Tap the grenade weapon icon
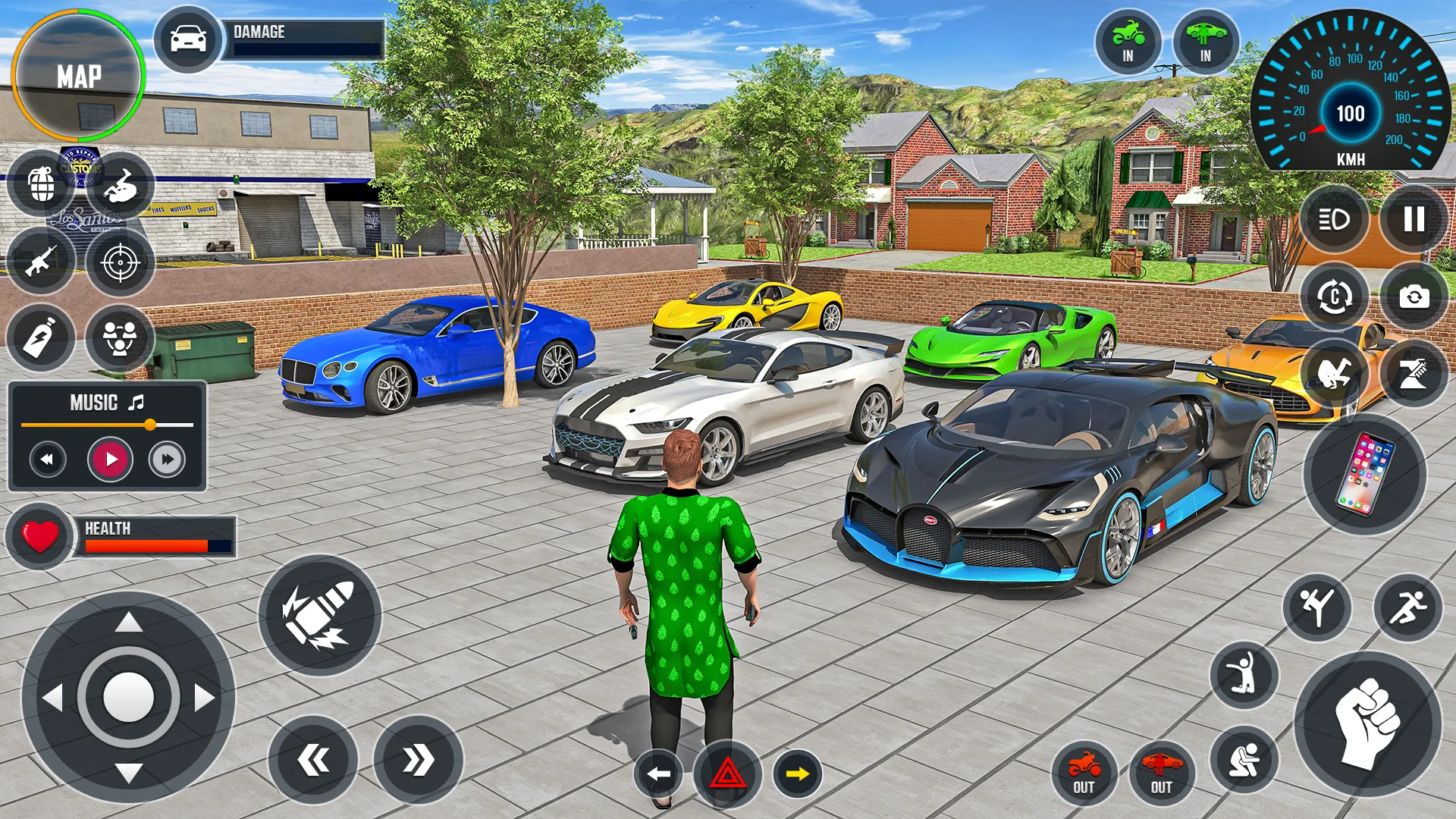 point(42,184)
